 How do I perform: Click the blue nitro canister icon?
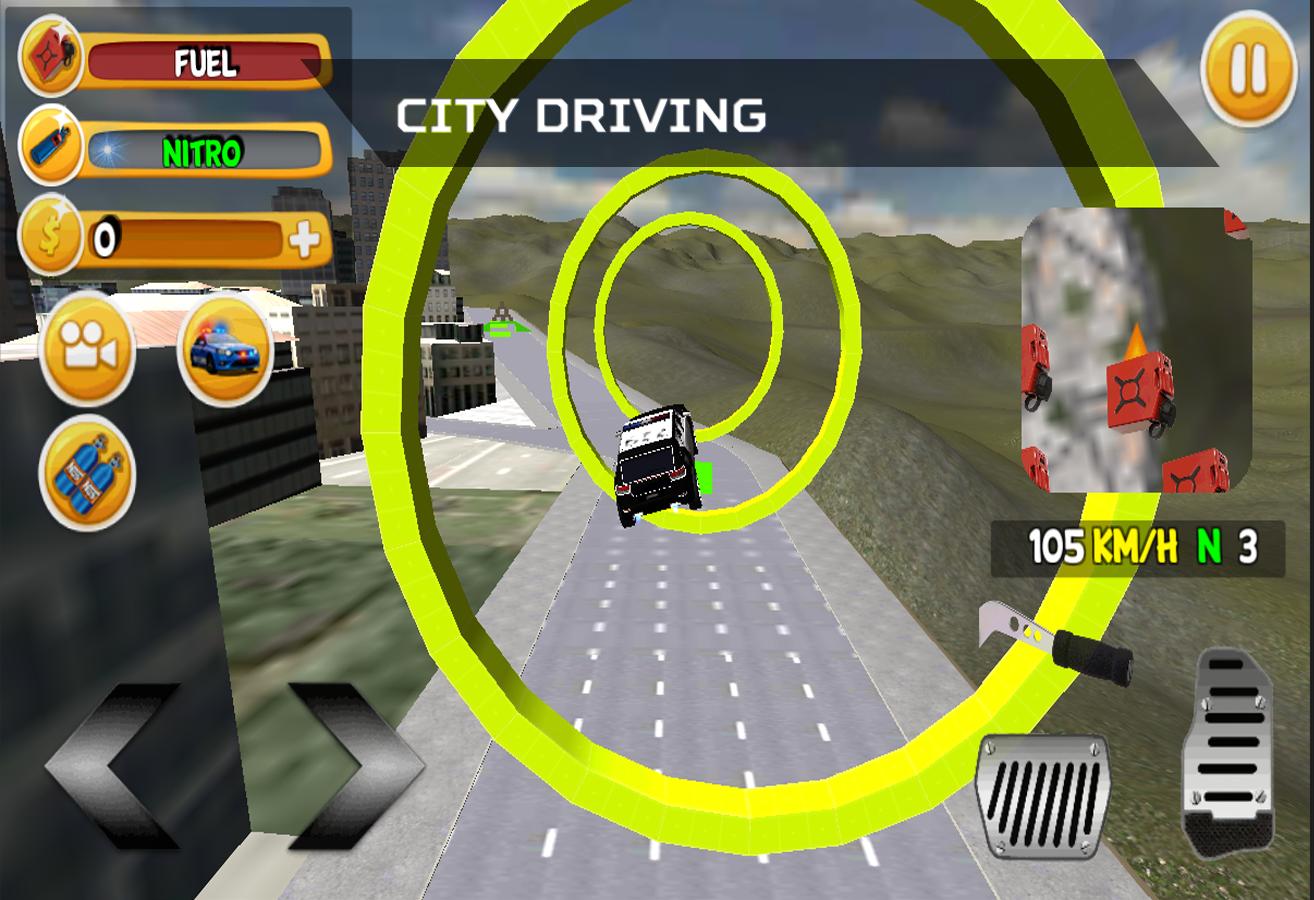[x=52, y=146]
